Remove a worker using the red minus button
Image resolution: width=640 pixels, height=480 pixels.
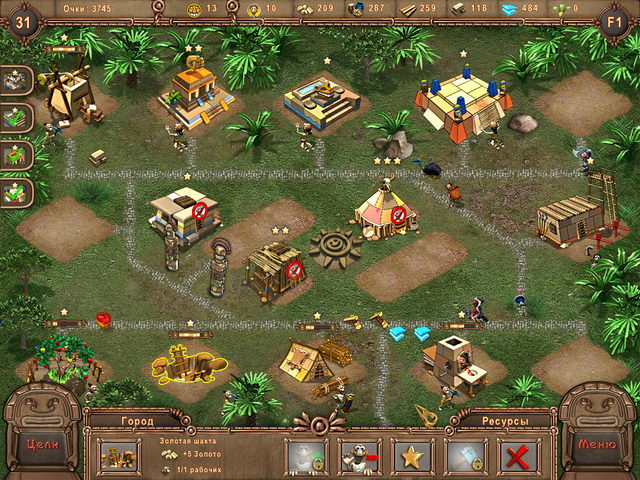360,456
